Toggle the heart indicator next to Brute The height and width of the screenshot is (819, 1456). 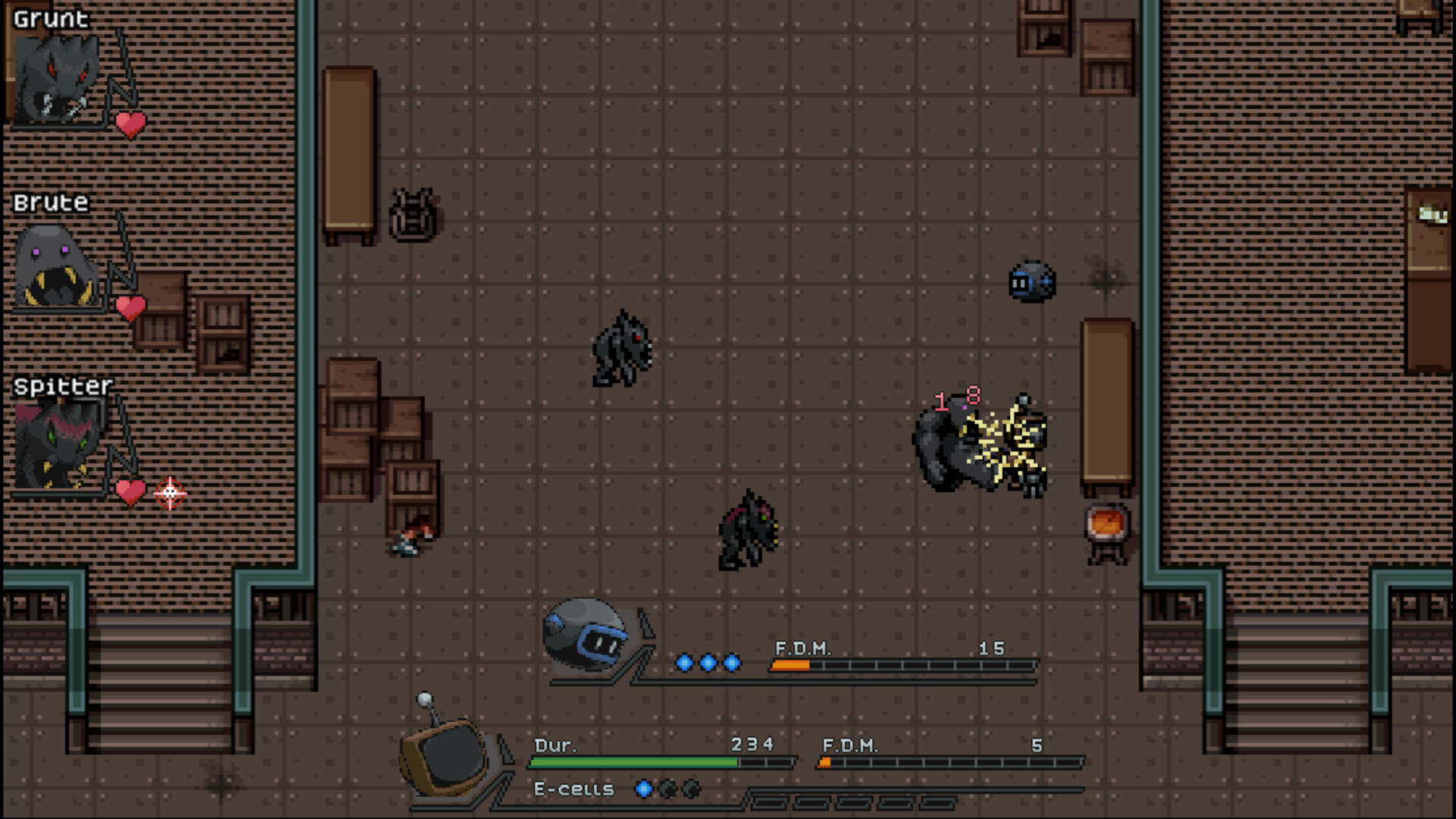pyautogui.click(x=131, y=306)
